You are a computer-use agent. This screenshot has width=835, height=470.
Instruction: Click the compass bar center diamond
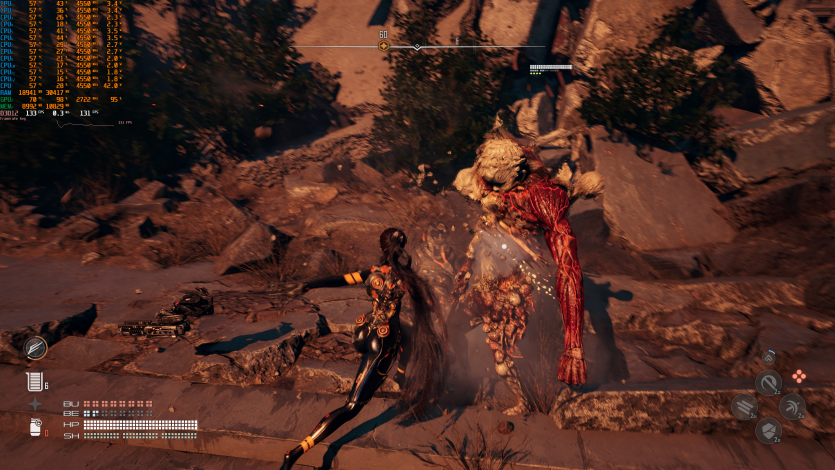click(418, 46)
